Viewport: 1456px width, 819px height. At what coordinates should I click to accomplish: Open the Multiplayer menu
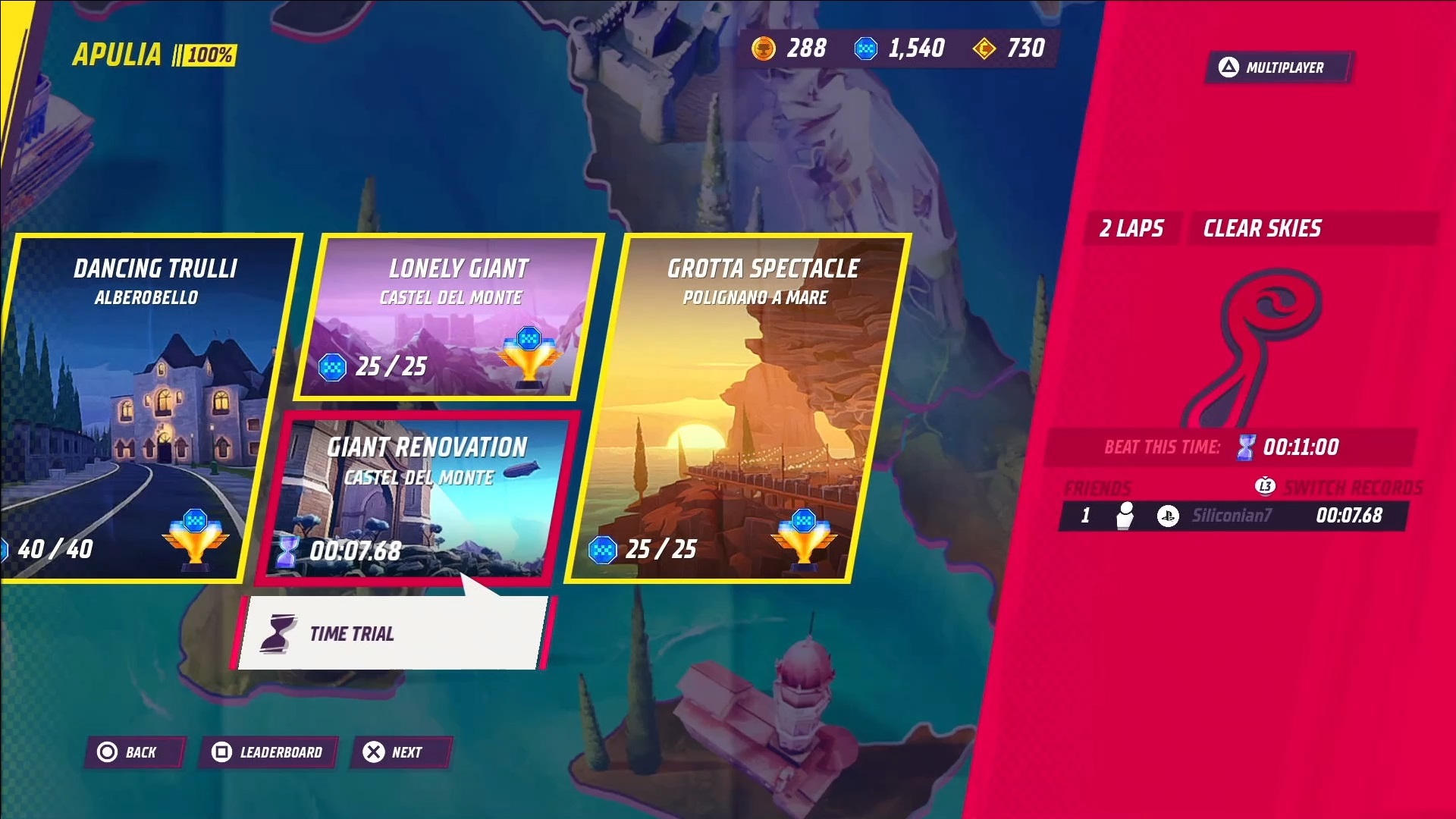[1278, 67]
